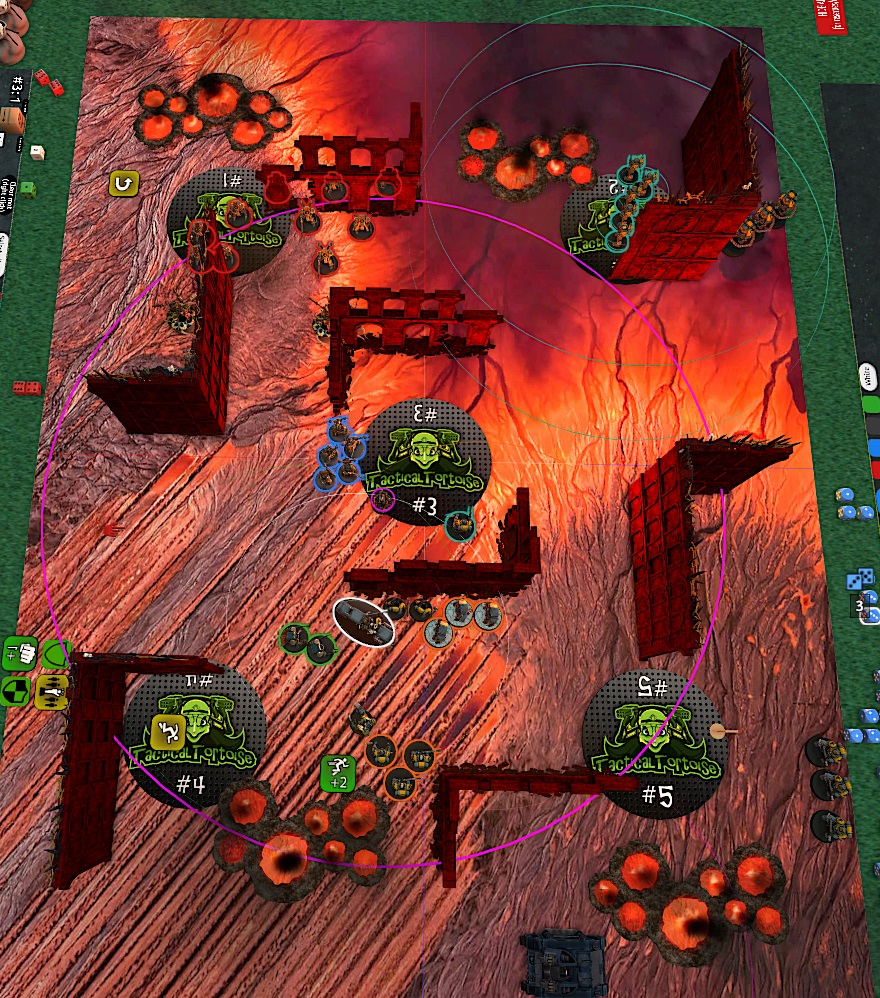Select the yellow U-turn arrow token

pyautogui.click(x=125, y=182)
